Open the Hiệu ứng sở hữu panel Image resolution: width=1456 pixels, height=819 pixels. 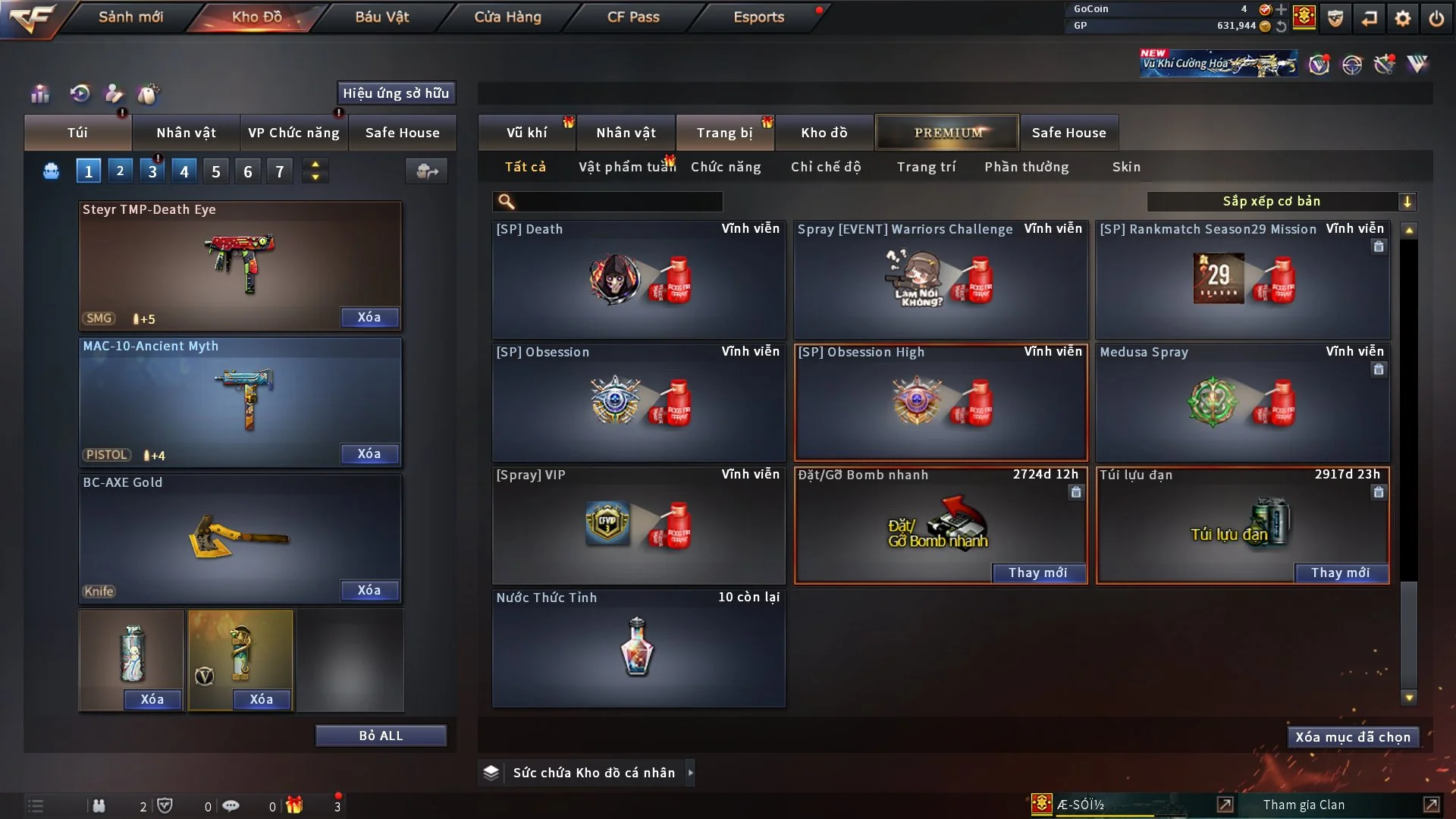click(x=396, y=94)
